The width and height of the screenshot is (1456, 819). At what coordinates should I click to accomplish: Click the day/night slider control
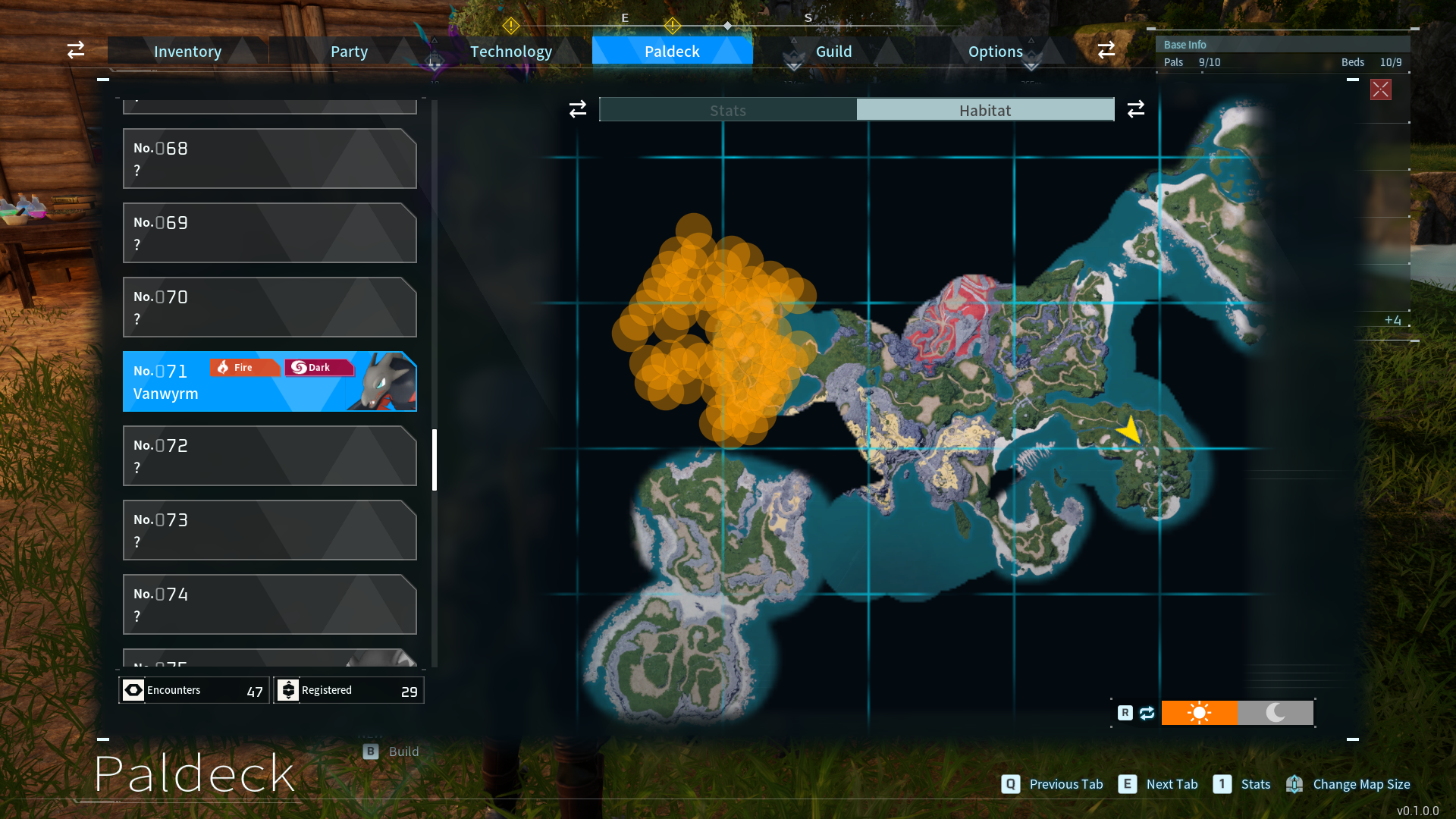point(1238,713)
